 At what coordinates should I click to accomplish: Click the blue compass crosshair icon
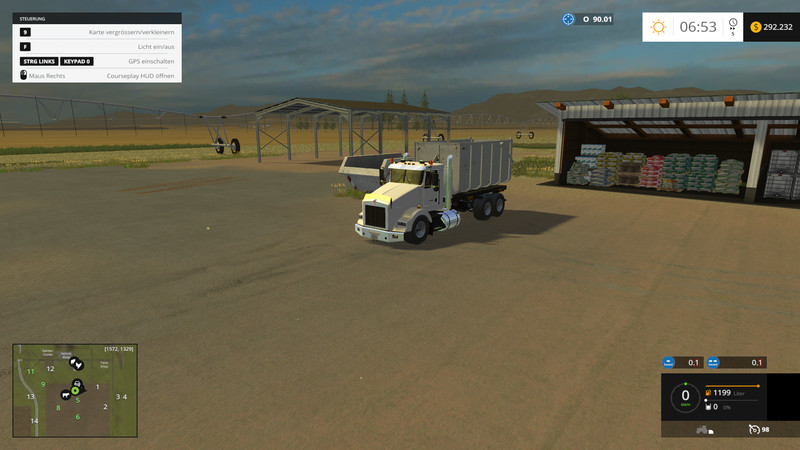click(569, 19)
